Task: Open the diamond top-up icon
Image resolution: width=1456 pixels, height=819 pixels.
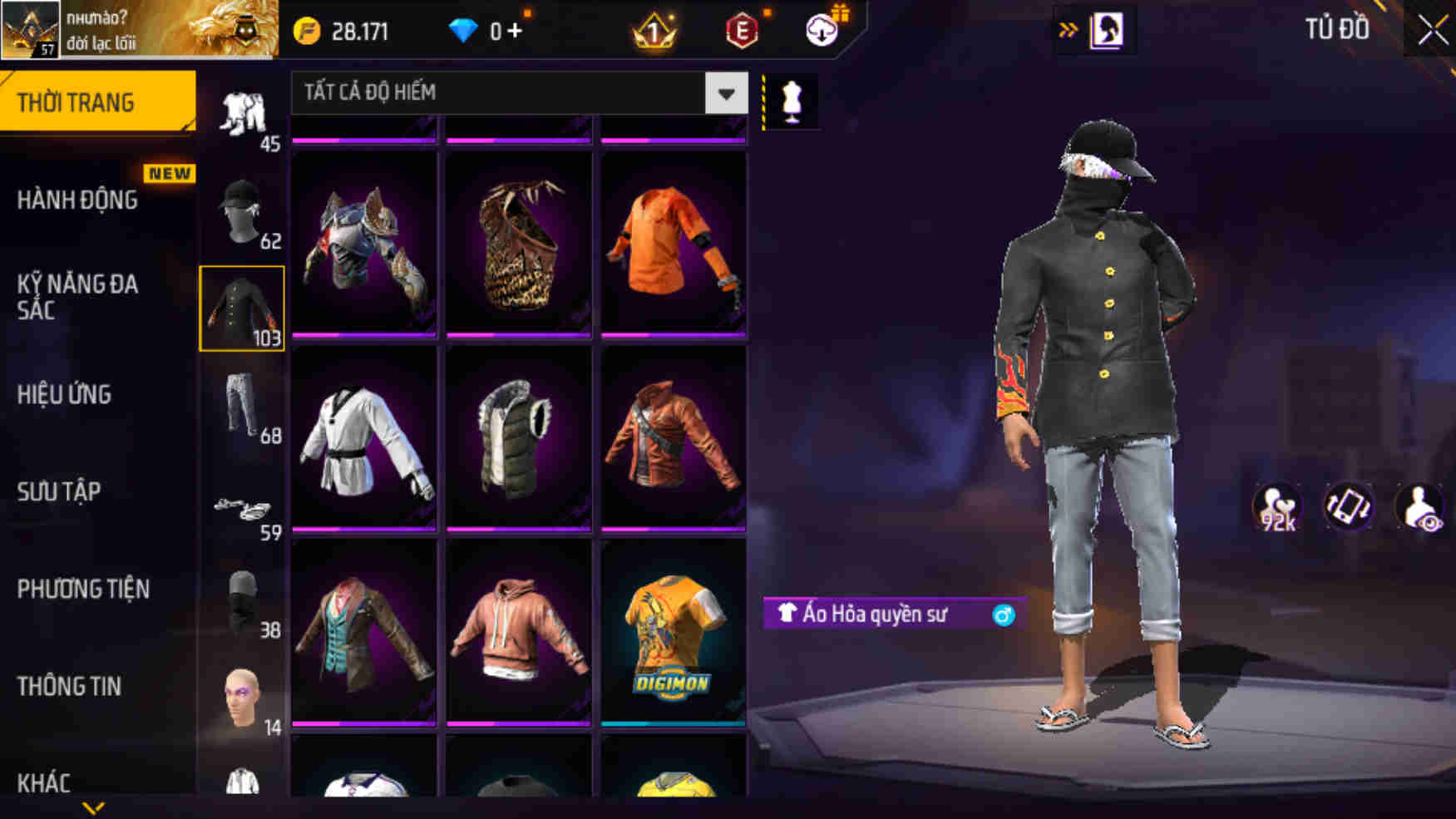Action: [x=462, y=30]
